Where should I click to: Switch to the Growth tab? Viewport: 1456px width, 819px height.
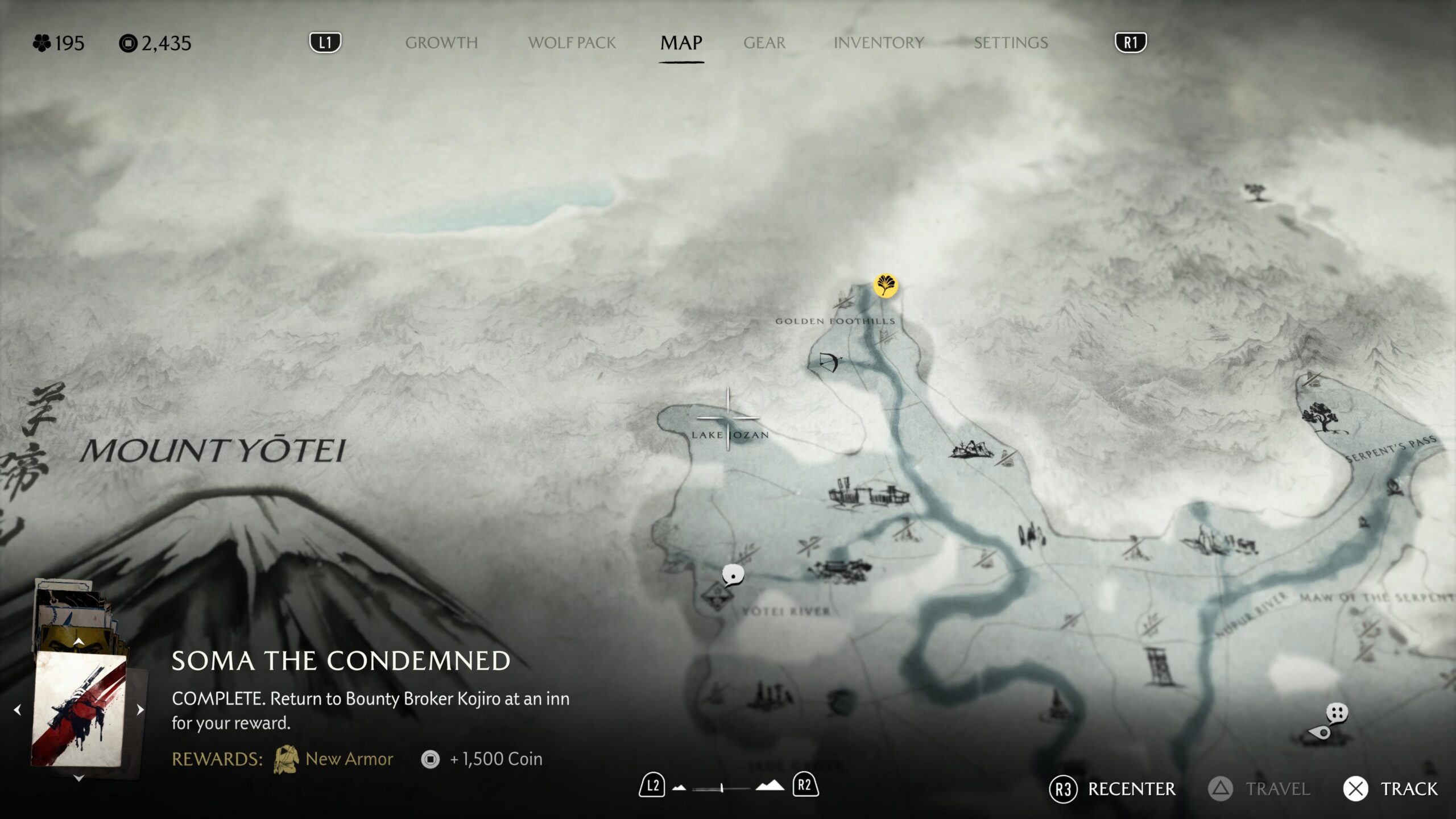[441, 43]
